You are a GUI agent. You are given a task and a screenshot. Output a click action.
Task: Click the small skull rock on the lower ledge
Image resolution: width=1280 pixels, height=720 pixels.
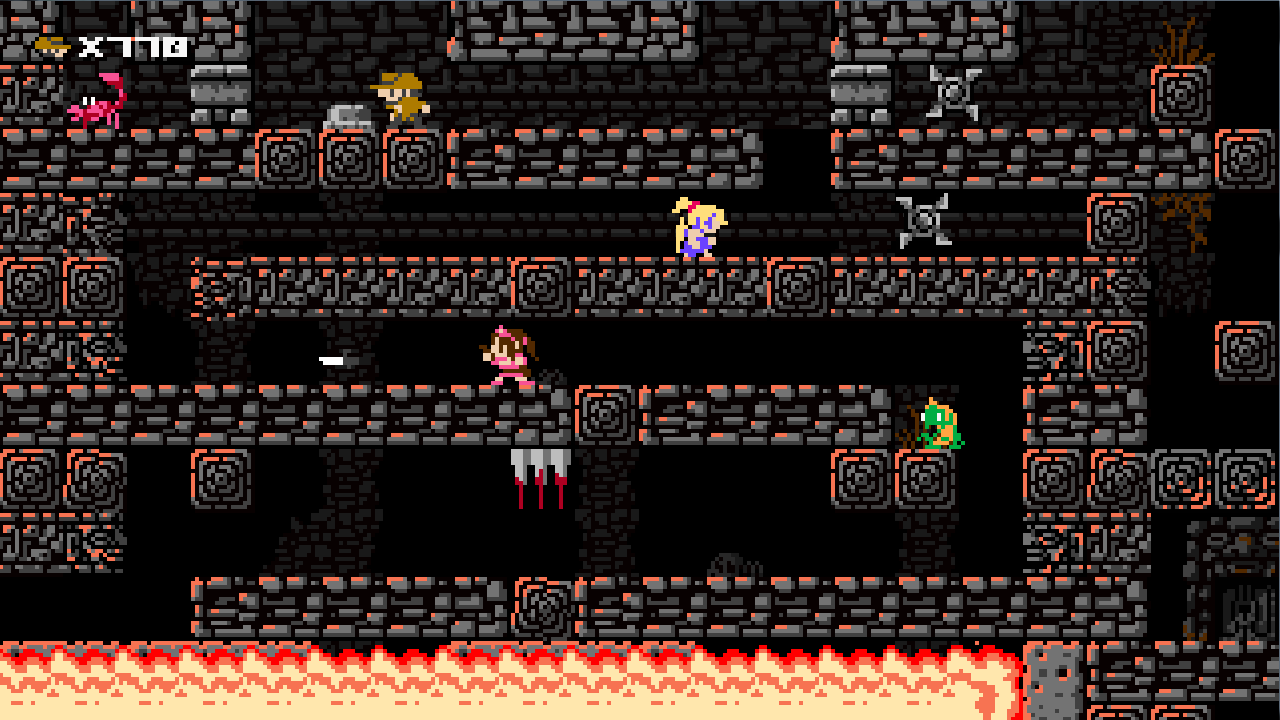[726, 565]
